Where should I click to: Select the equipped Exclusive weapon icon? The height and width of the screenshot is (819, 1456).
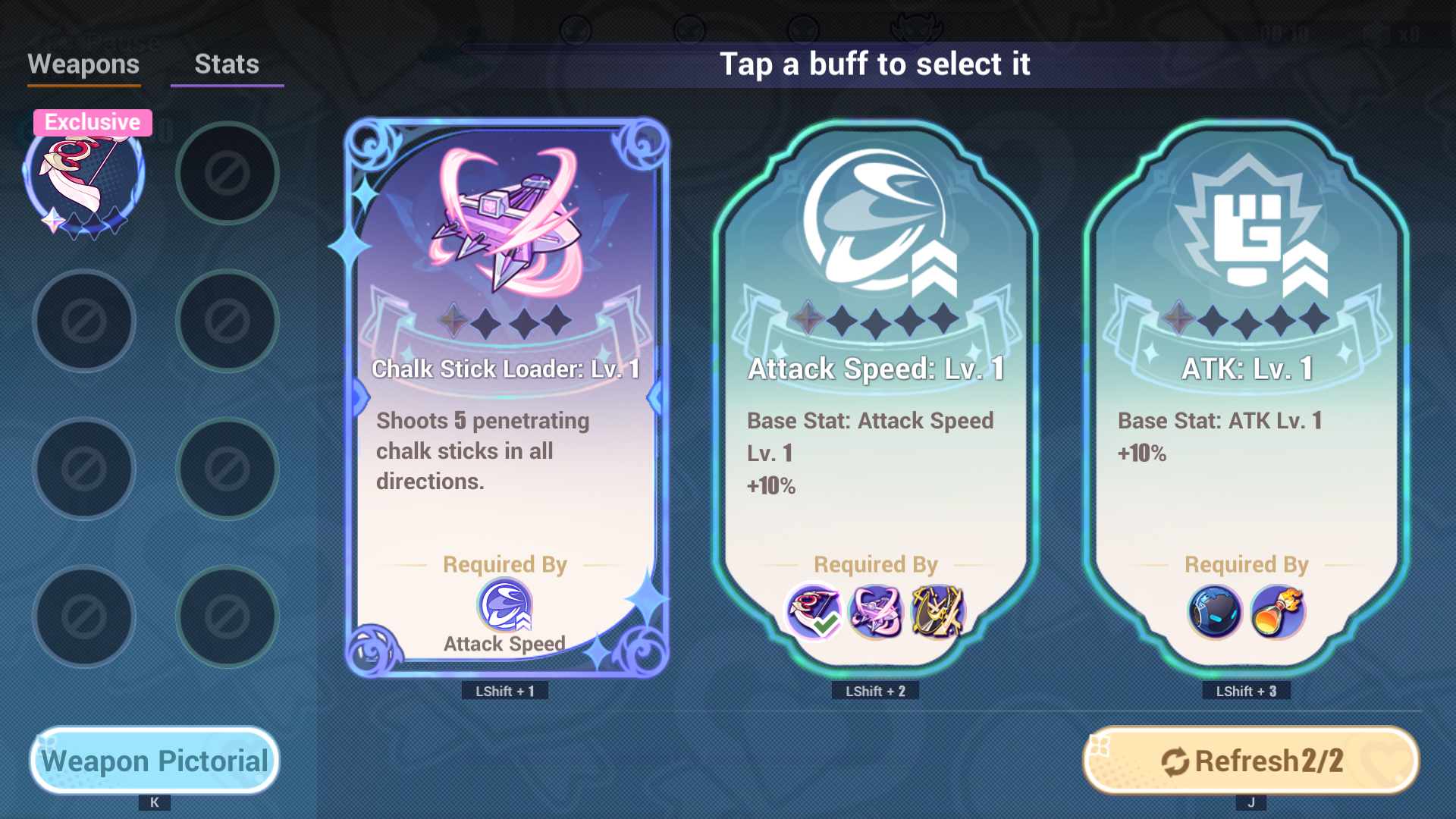point(83,176)
